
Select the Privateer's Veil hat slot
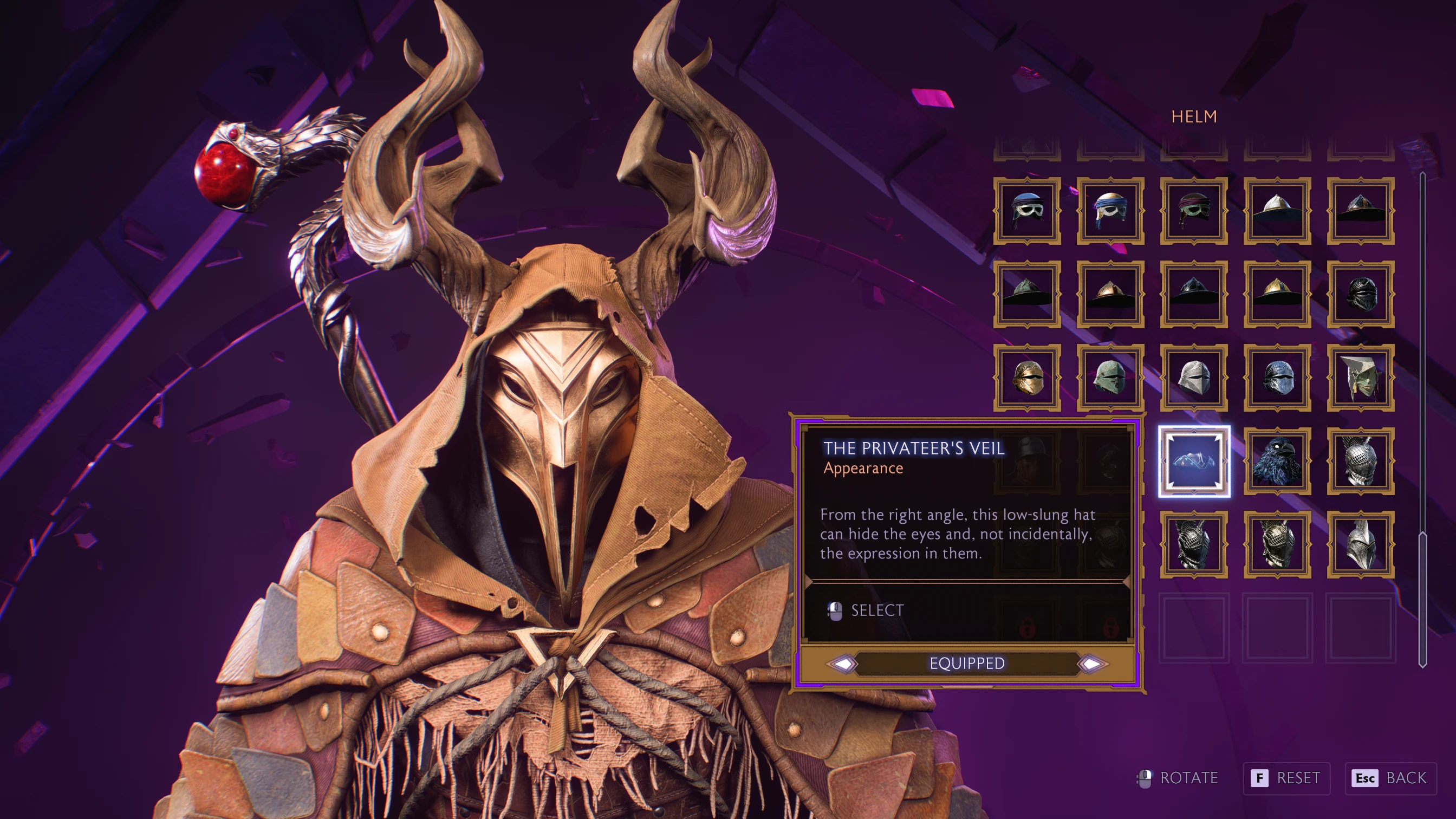tap(1194, 461)
